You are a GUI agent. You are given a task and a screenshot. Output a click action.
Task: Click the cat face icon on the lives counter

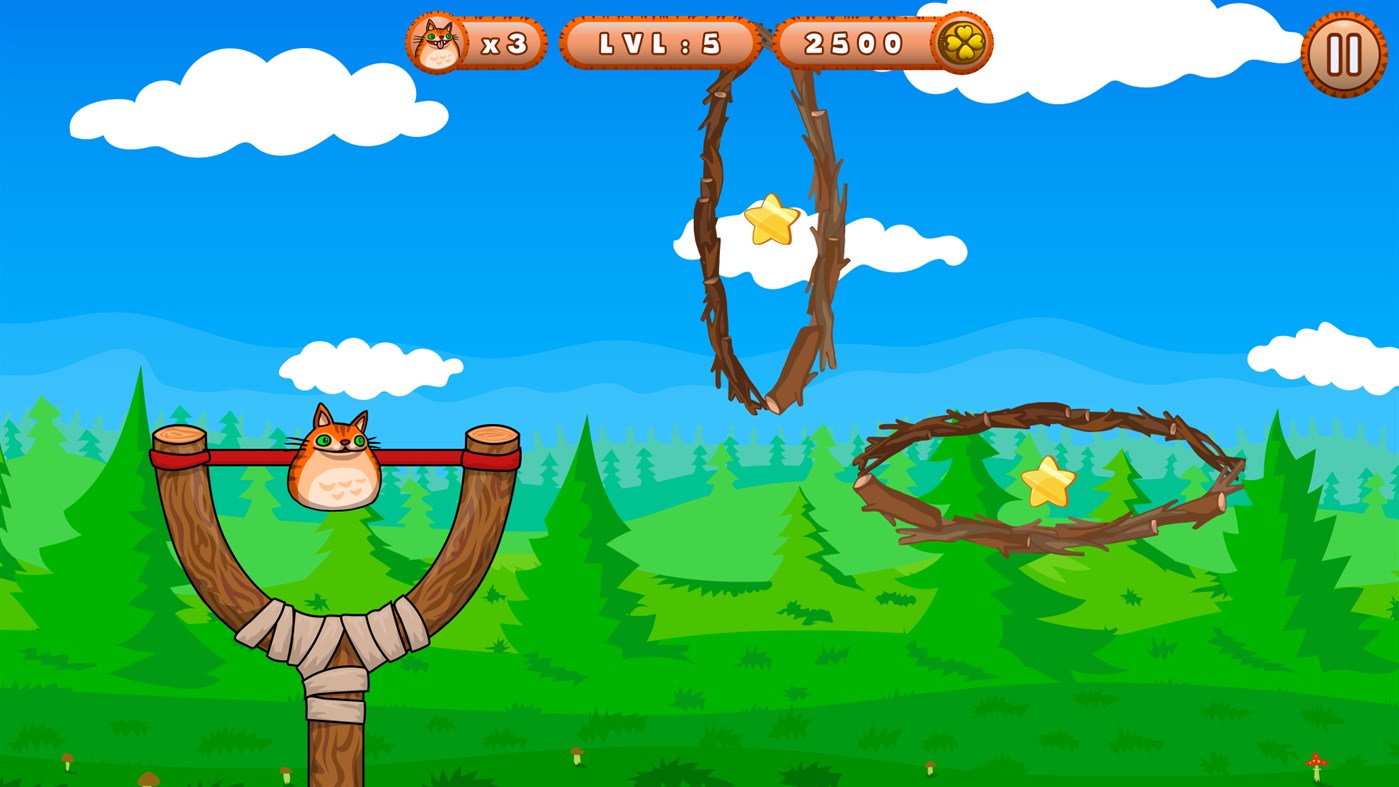click(437, 40)
